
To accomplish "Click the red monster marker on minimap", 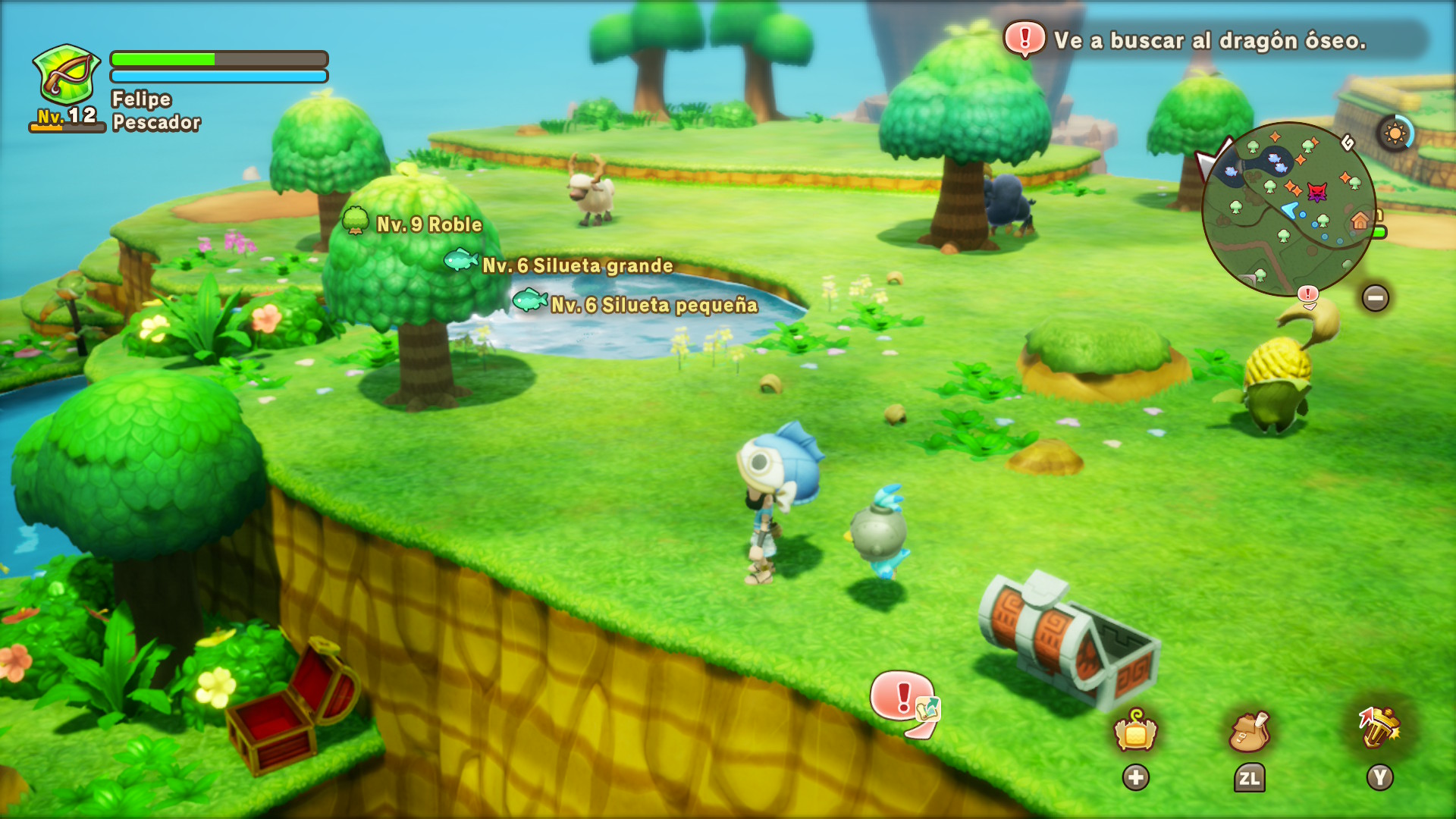I will (x=1317, y=192).
